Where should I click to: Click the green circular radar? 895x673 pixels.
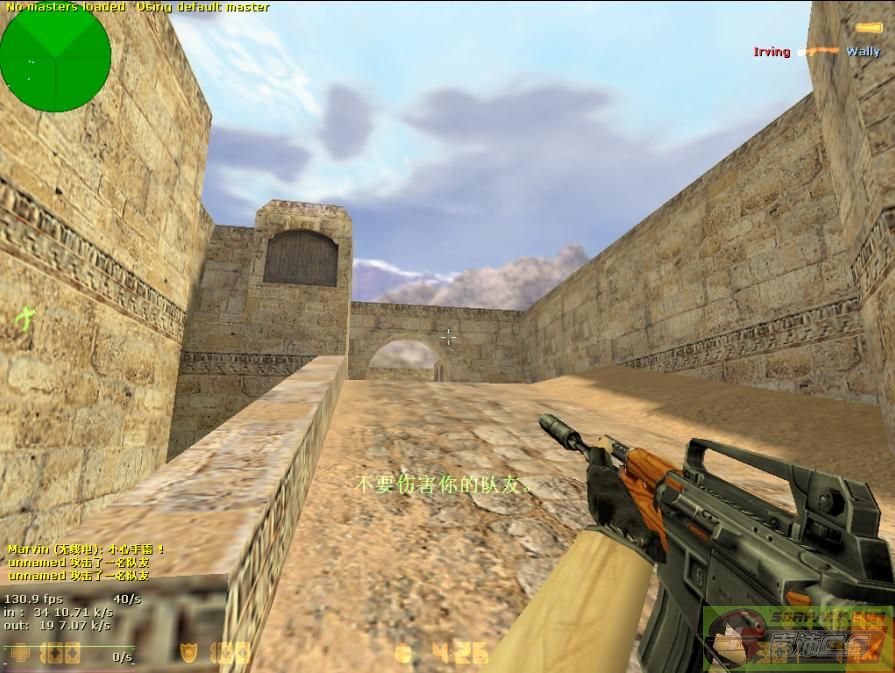click(55, 56)
